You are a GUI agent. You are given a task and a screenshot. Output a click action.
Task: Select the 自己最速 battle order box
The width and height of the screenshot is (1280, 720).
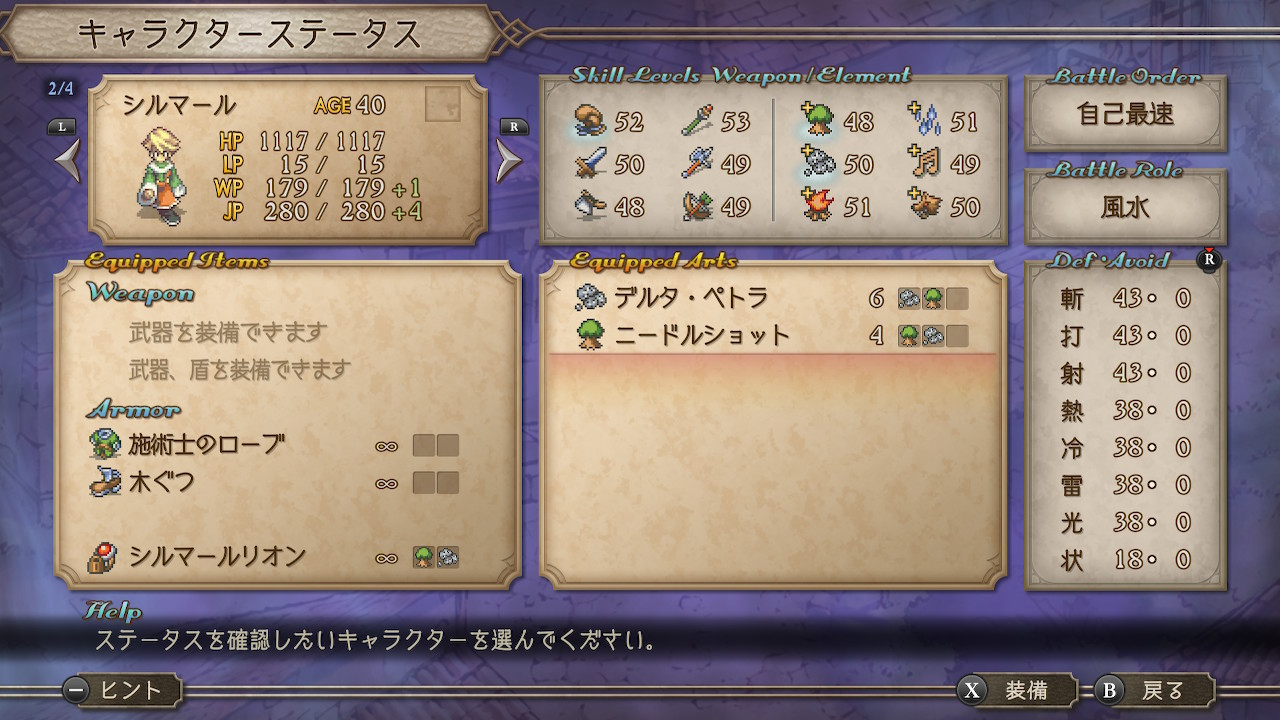[1125, 114]
